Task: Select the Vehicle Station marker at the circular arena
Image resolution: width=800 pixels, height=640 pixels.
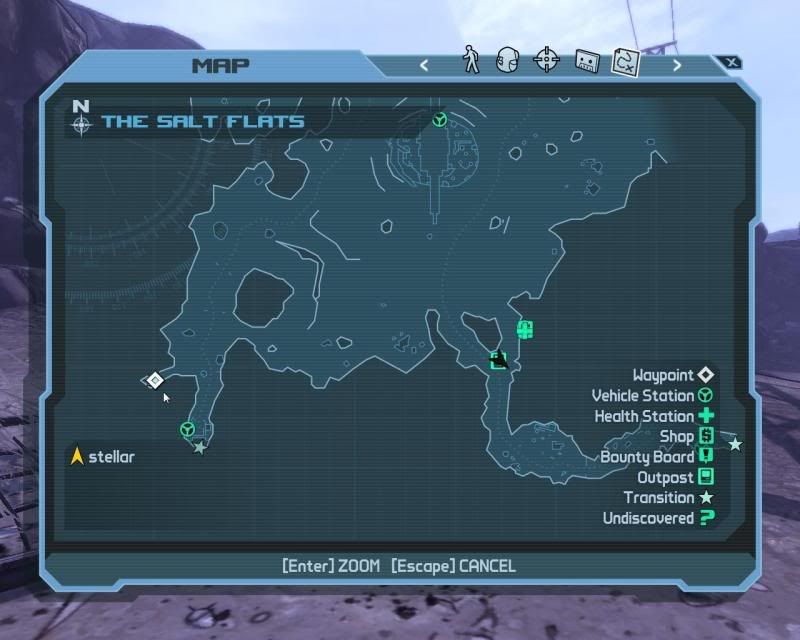Action: (439, 120)
